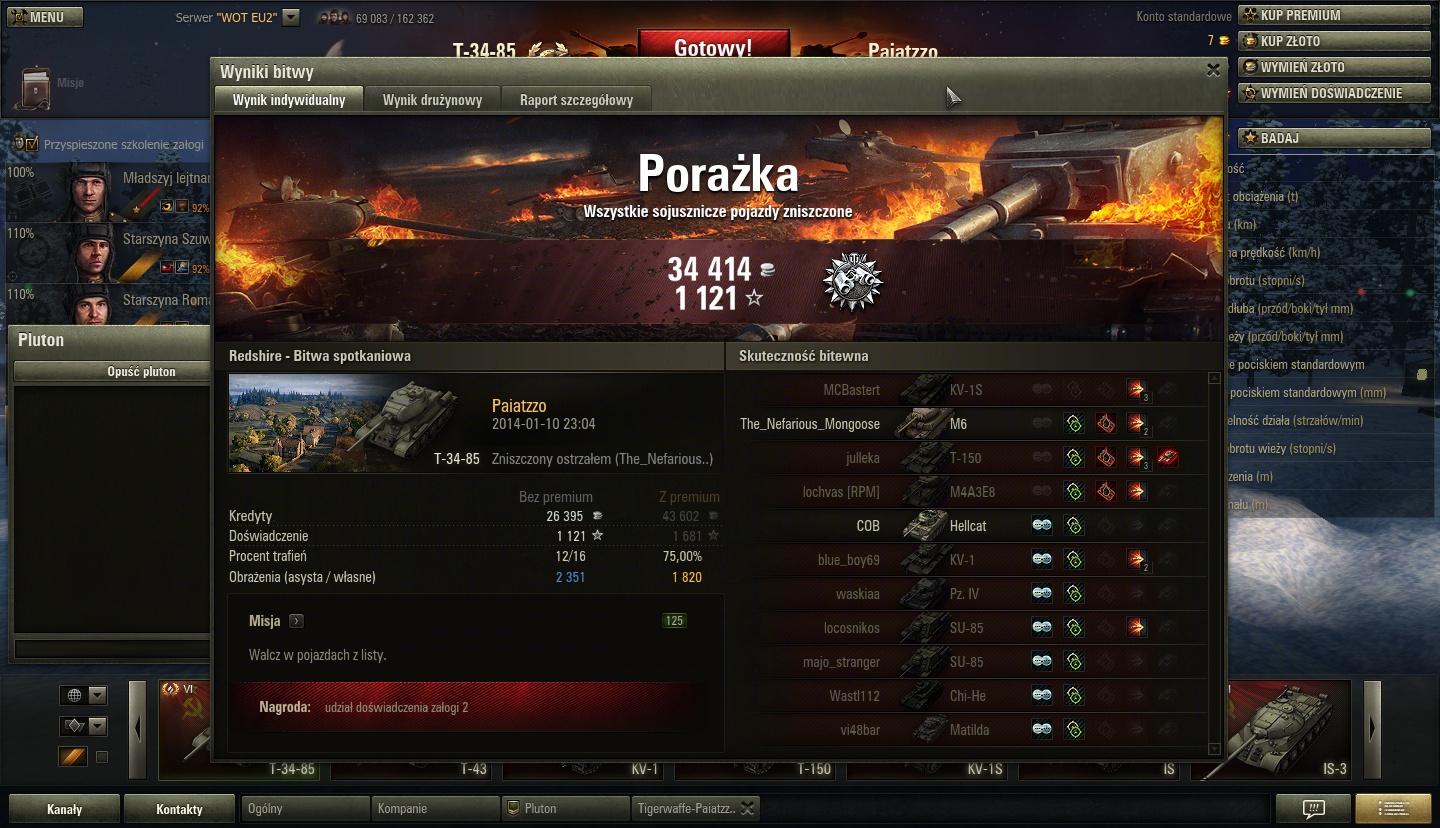The image size is (1440, 828).
Task: Select the Wynik indywidualny tab
Action: [289, 99]
